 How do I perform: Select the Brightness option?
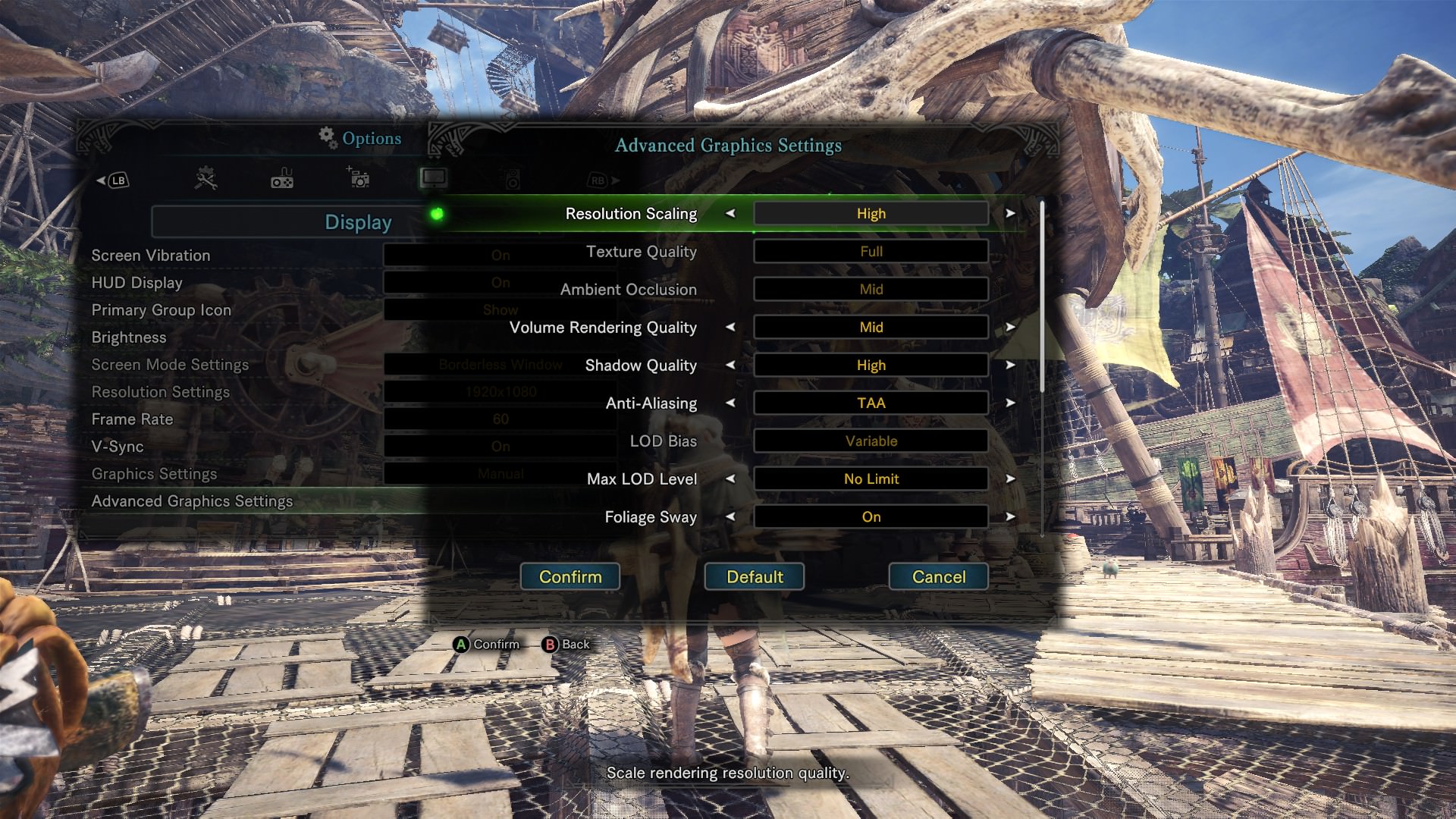pos(128,337)
